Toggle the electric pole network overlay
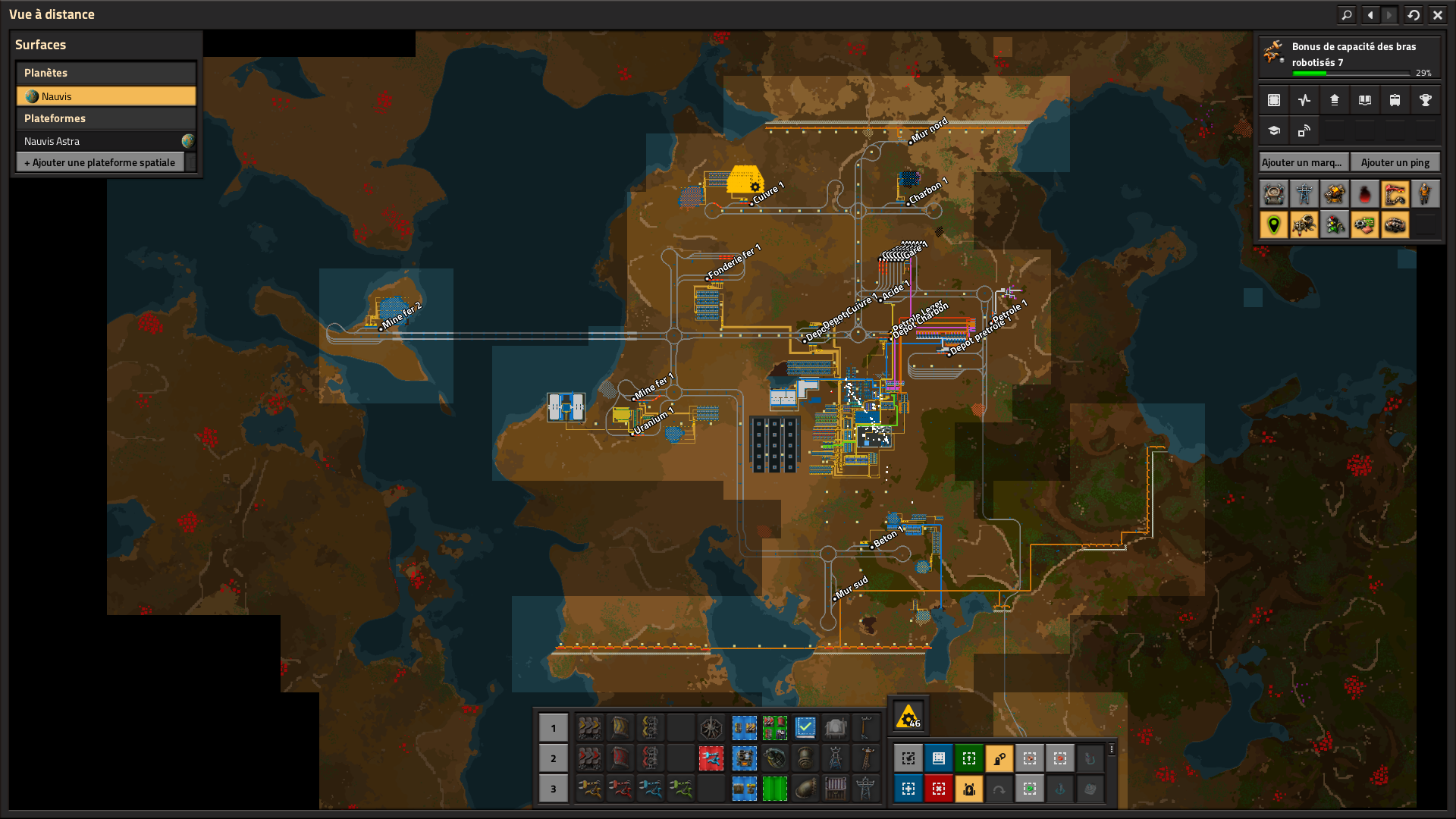Image resolution: width=1456 pixels, height=819 pixels. [1304, 194]
